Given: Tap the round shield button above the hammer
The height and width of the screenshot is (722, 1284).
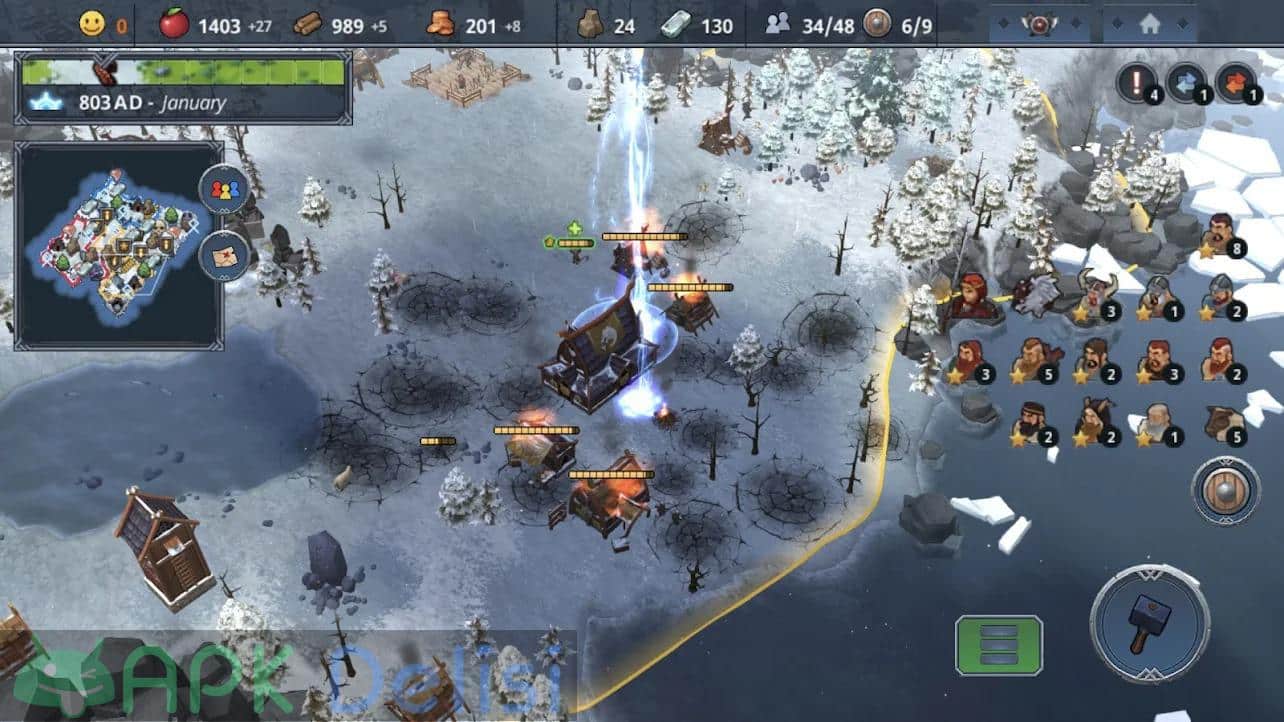Looking at the screenshot, I should point(1225,491).
